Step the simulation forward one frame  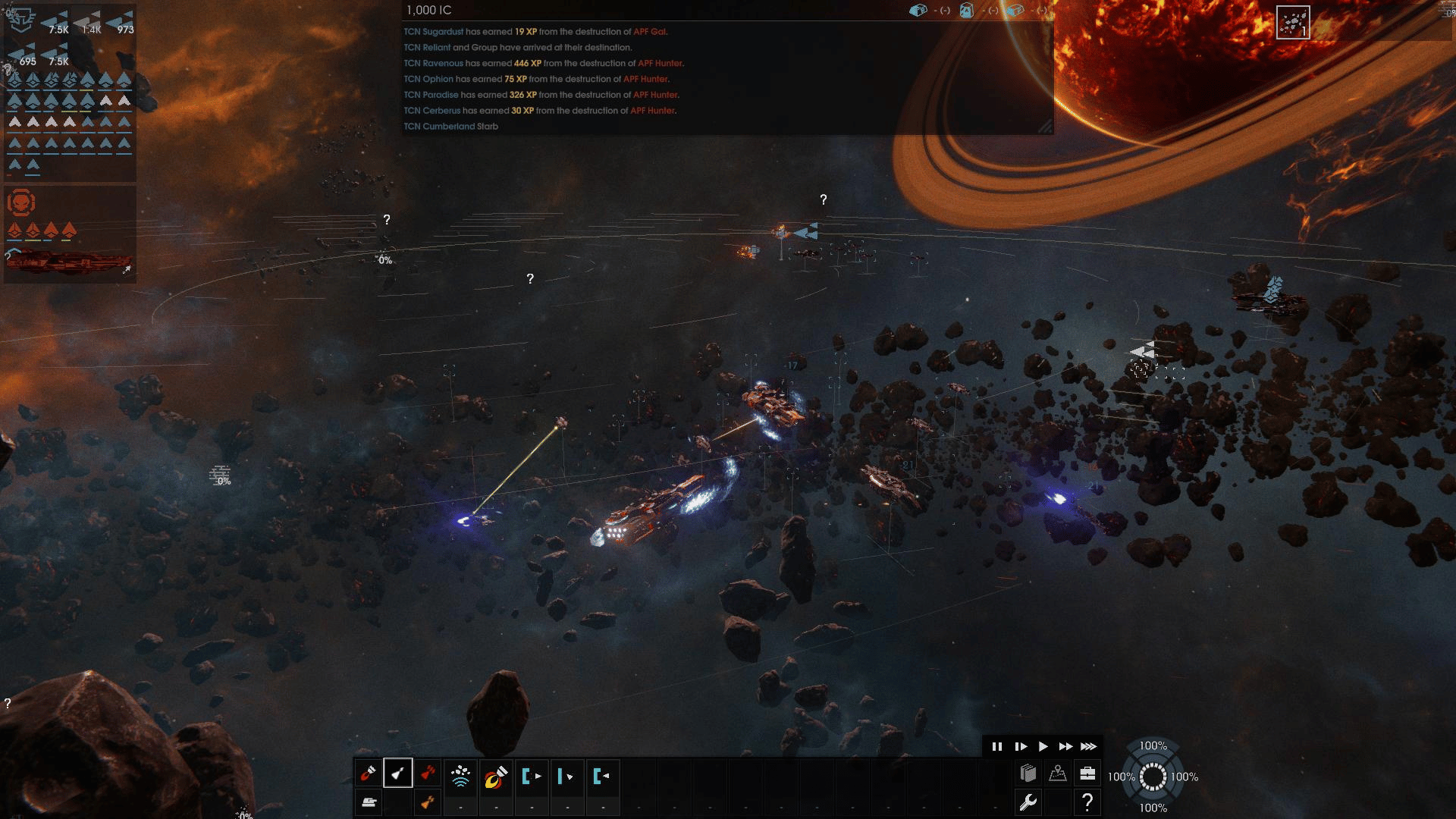tap(1020, 747)
